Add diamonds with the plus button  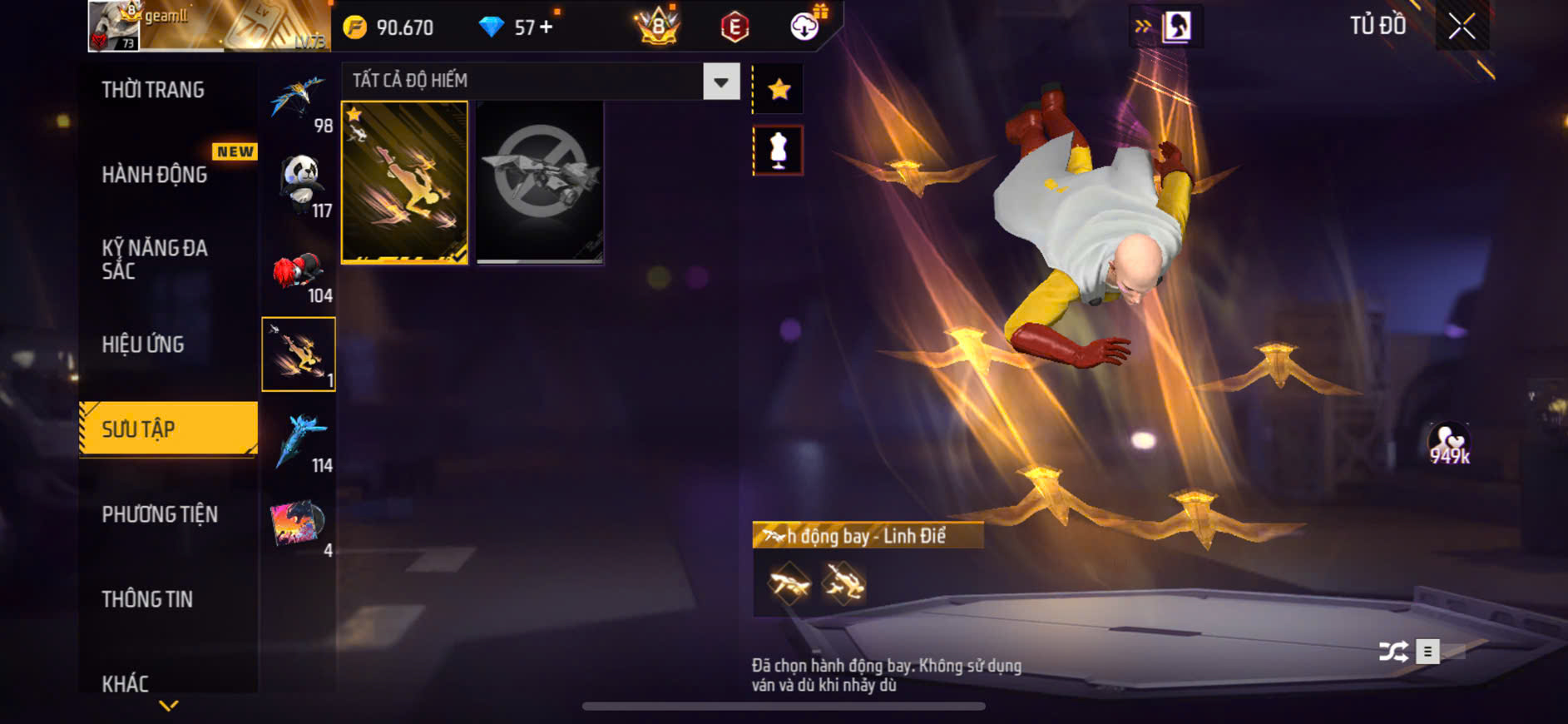pos(546,27)
